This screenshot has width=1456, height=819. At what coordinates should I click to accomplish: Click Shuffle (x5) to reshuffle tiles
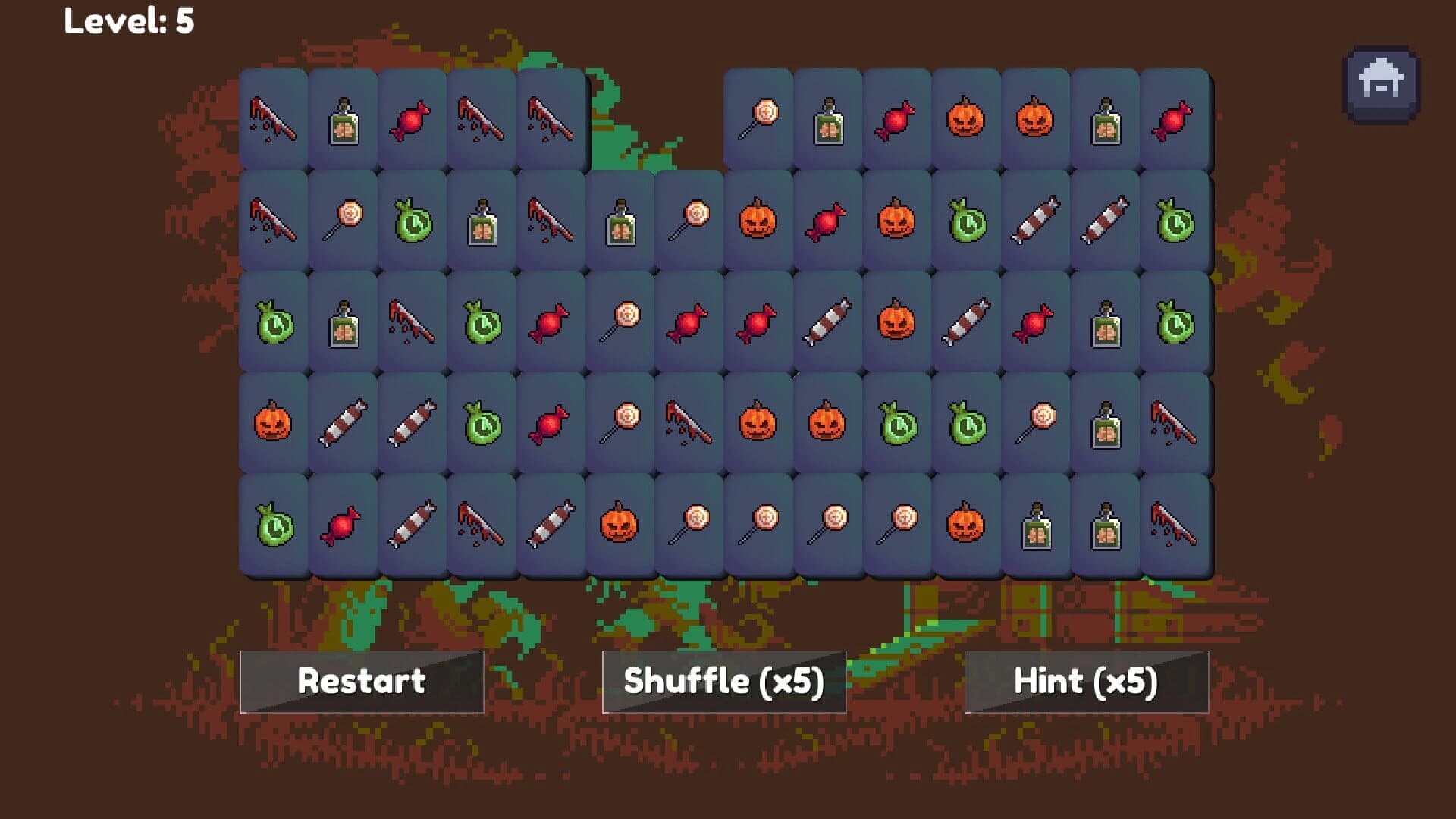coord(724,681)
